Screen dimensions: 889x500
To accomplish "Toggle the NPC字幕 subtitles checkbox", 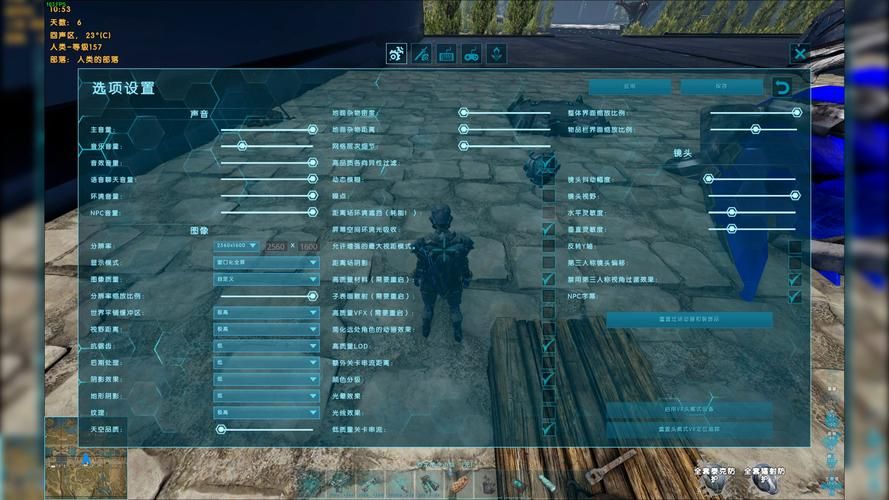I will [x=795, y=296].
